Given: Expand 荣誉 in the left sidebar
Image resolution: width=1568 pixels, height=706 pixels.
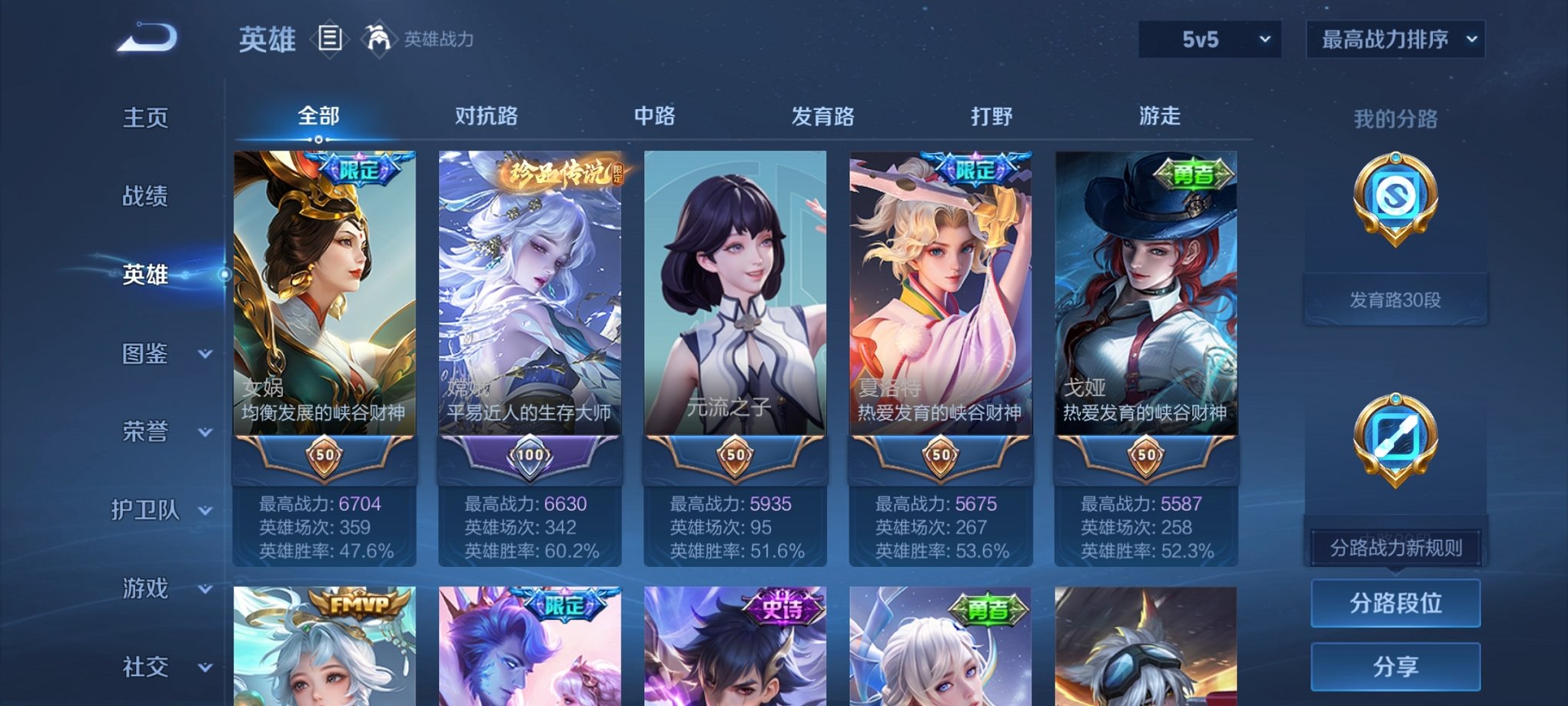Looking at the screenshot, I should point(146,432).
